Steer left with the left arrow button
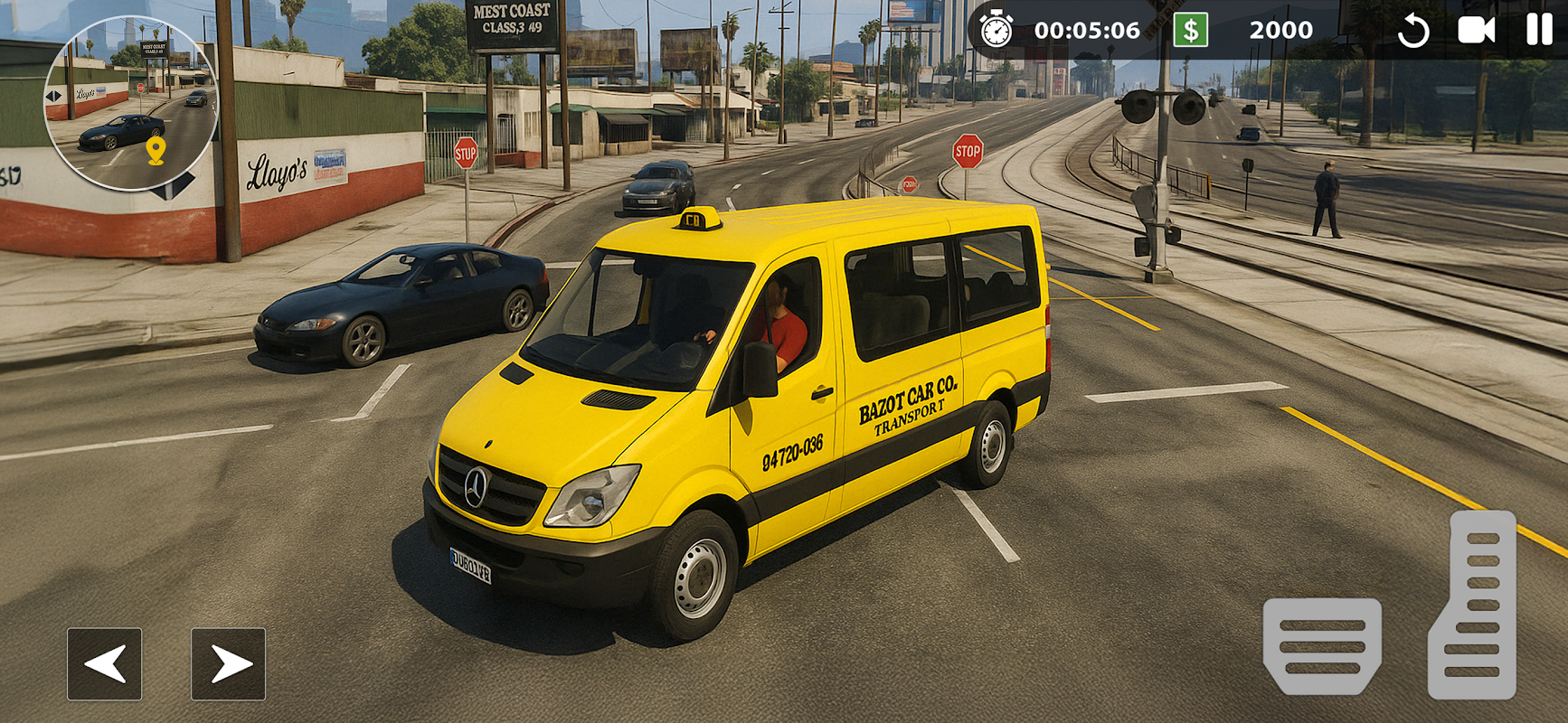The image size is (1568, 723). 104,664
